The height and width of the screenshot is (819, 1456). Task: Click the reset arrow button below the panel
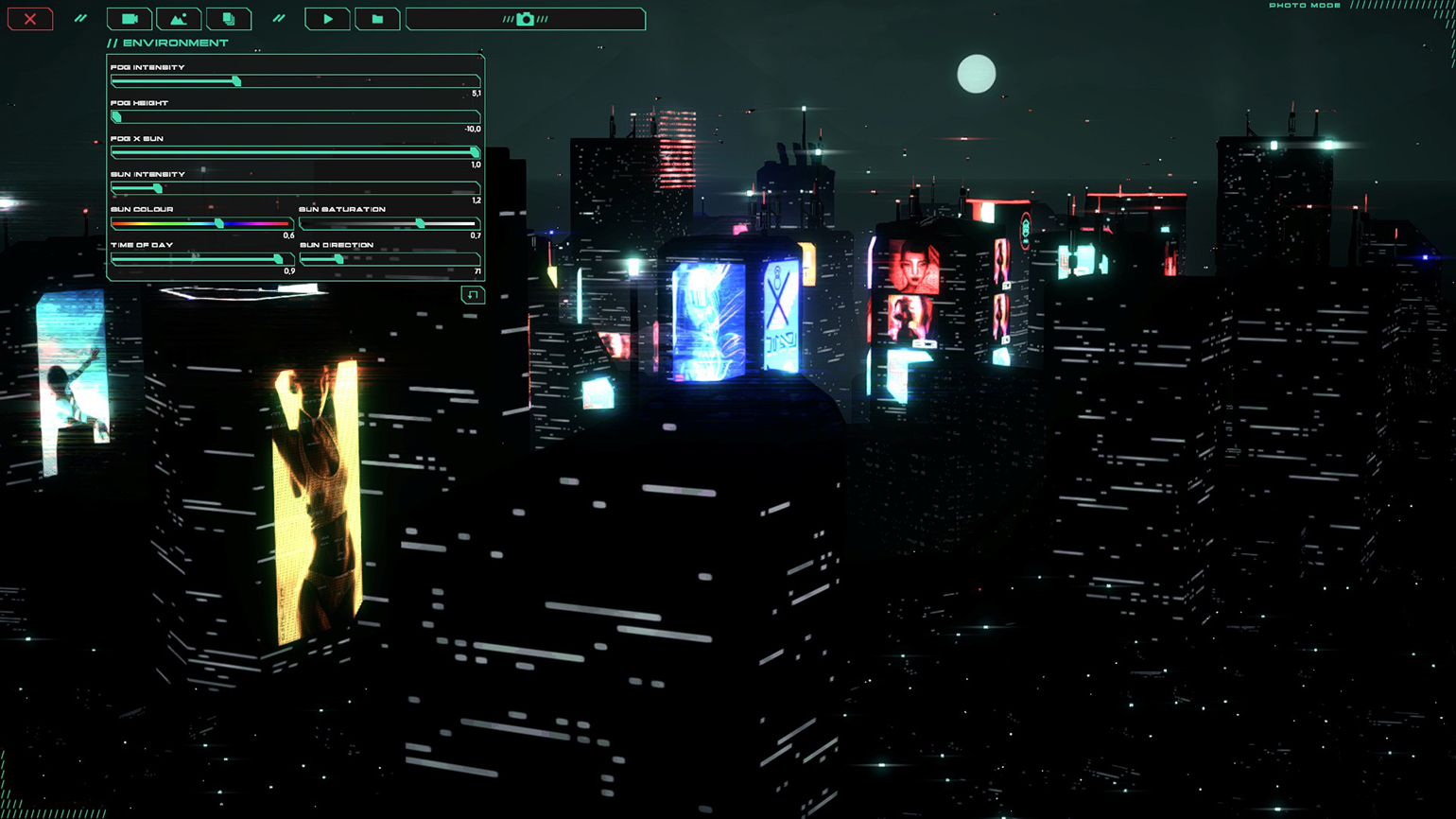pos(472,295)
